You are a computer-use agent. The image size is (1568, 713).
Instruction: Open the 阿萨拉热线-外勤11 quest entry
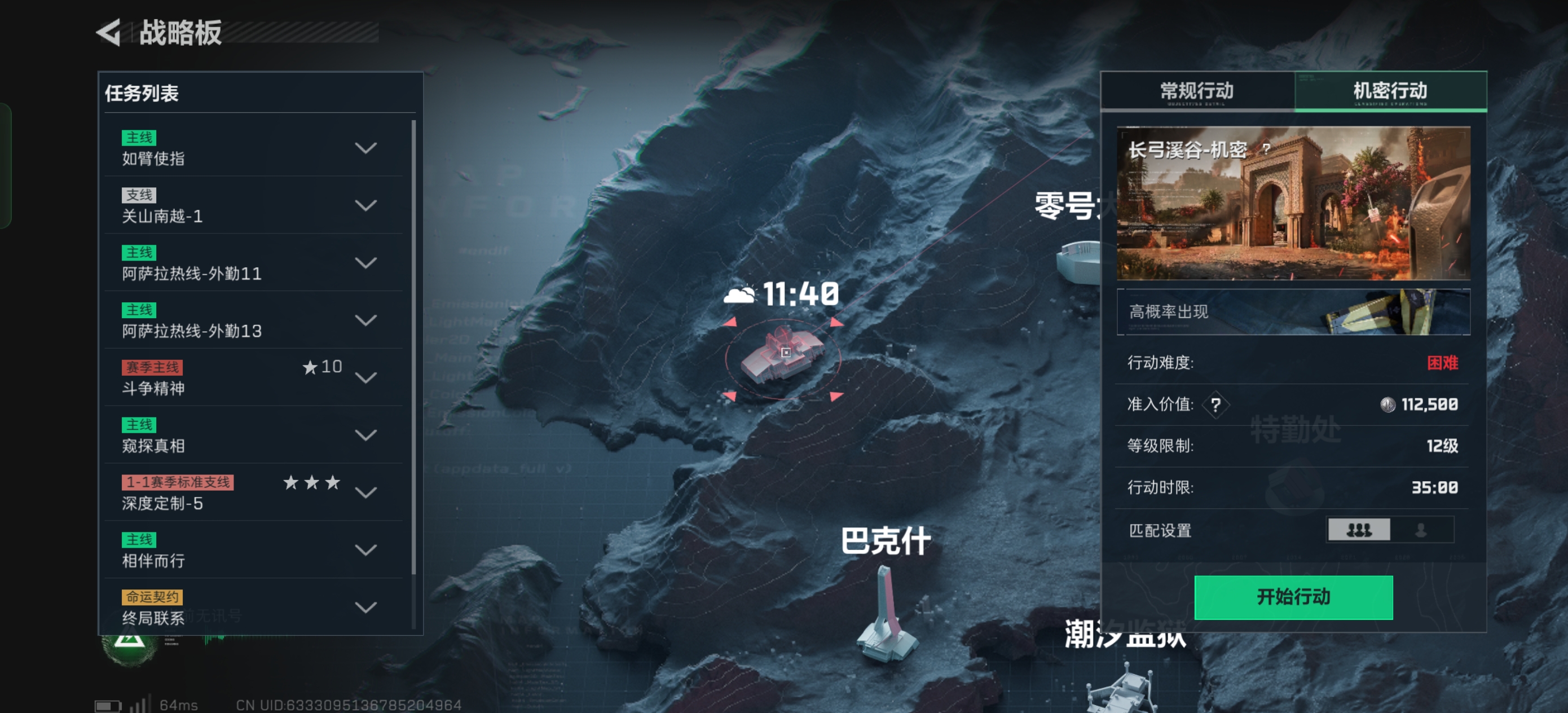[365, 263]
